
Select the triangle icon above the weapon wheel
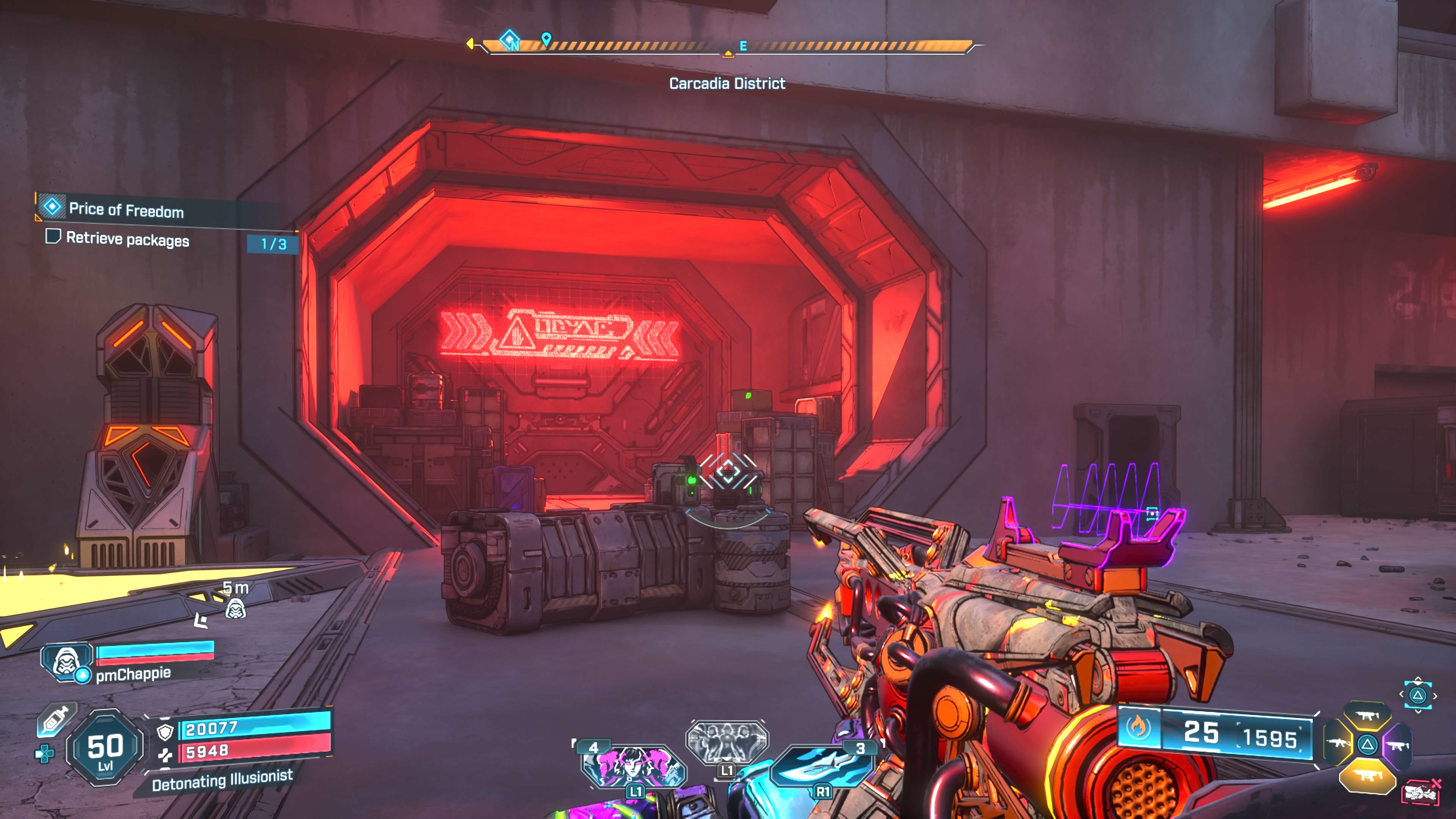[1417, 695]
